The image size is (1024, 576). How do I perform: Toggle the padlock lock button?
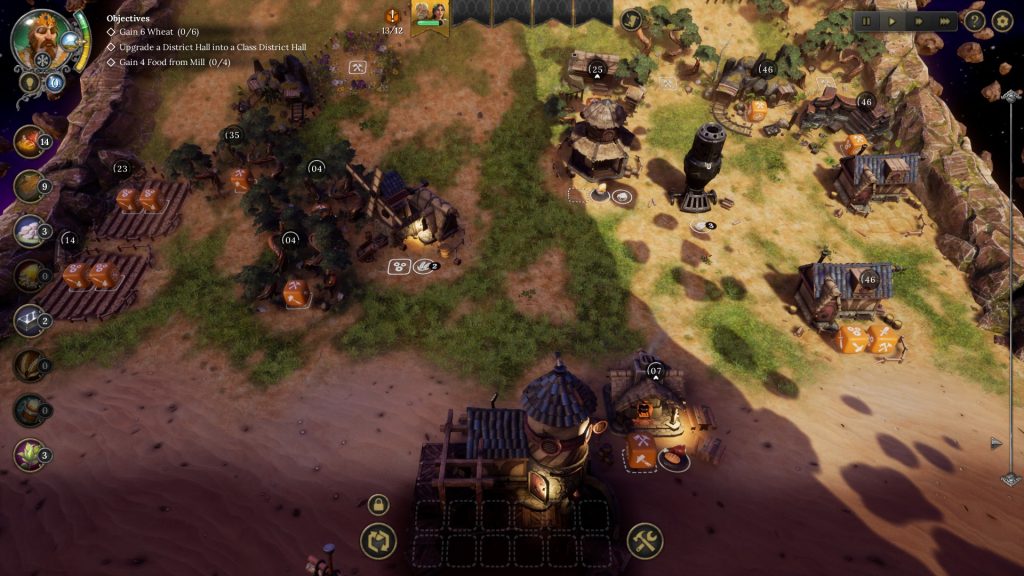point(378,505)
